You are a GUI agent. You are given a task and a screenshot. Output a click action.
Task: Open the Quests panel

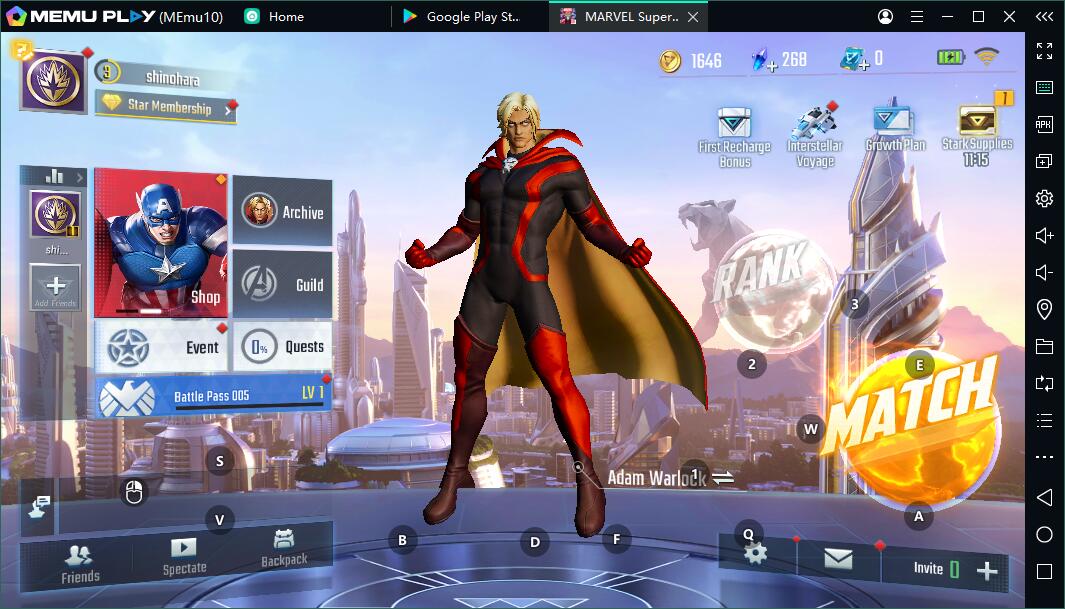[283, 347]
